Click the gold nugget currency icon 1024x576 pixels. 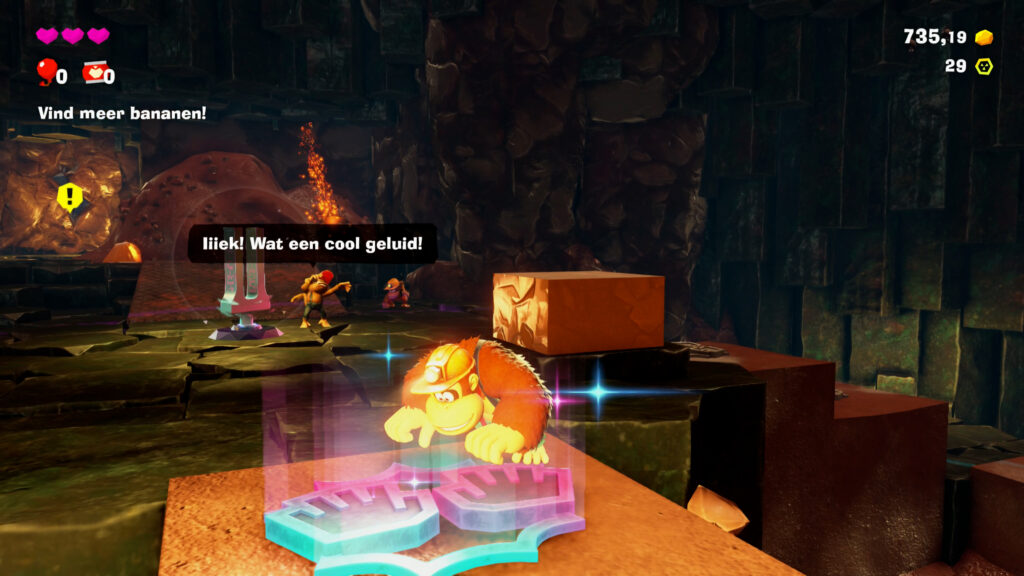click(984, 37)
